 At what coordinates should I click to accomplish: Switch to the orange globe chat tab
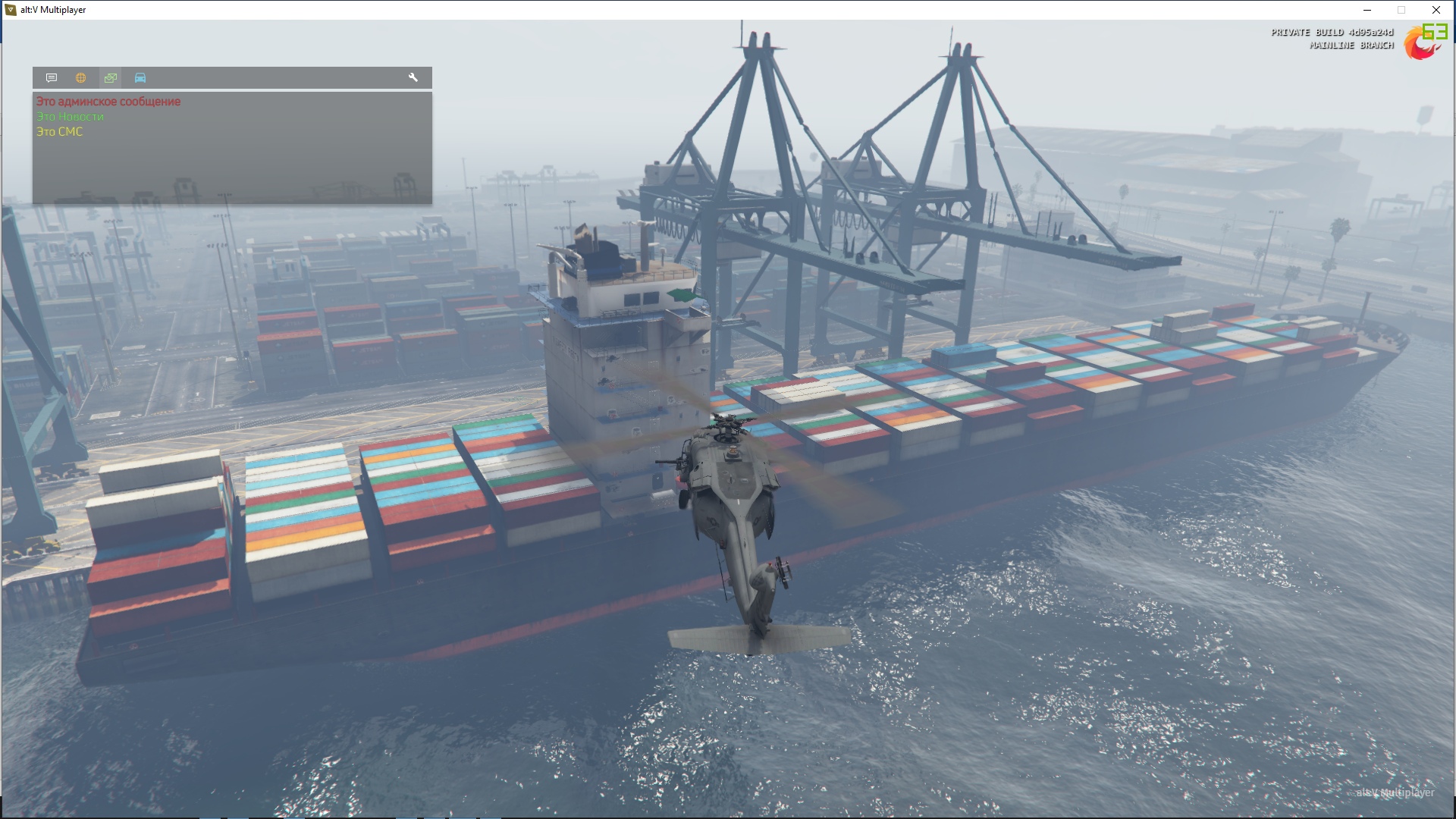click(x=81, y=78)
